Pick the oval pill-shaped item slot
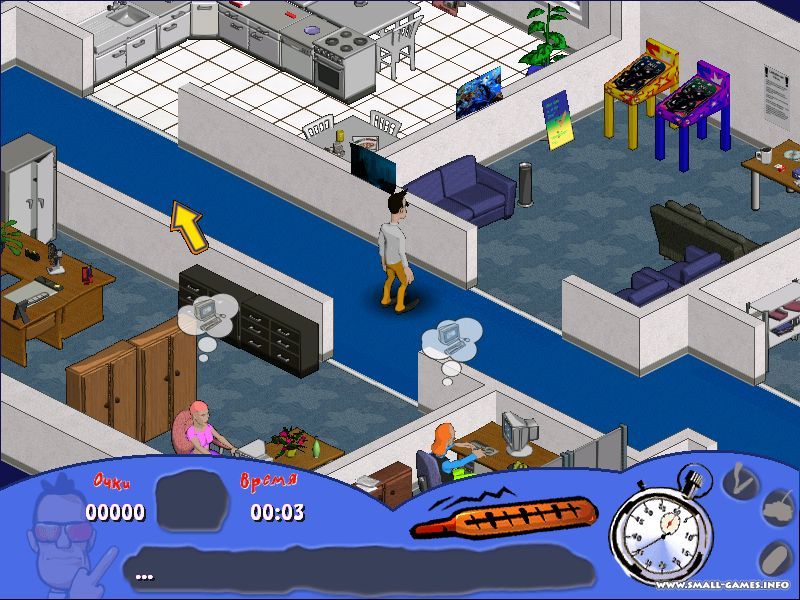The image size is (800, 600). 773,558
